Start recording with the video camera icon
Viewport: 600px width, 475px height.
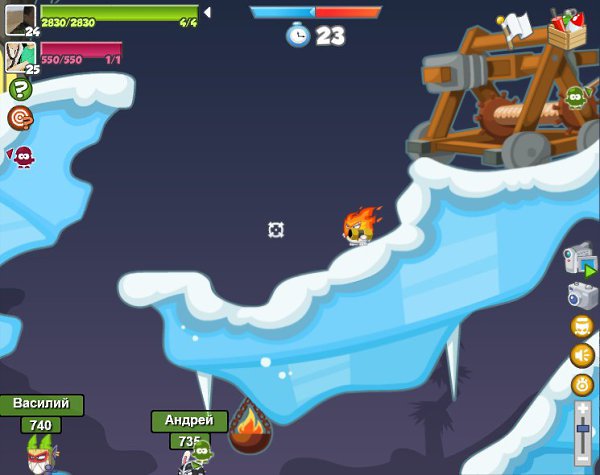pyautogui.click(x=579, y=260)
